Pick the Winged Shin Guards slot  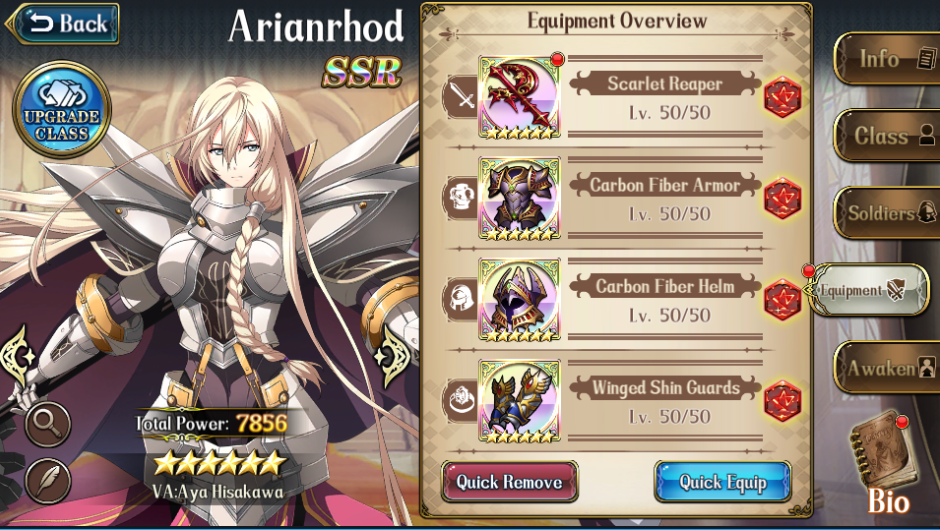[519, 401]
